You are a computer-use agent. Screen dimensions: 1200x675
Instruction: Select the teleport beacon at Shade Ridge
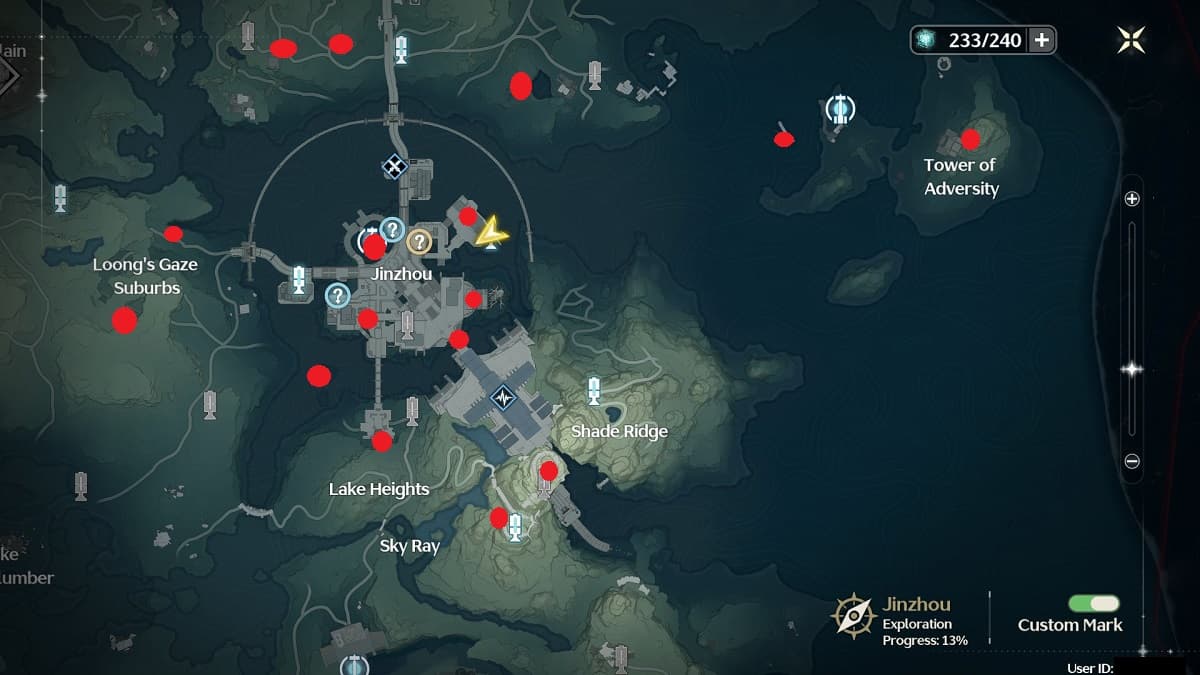pyautogui.click(x=594, y=390)
